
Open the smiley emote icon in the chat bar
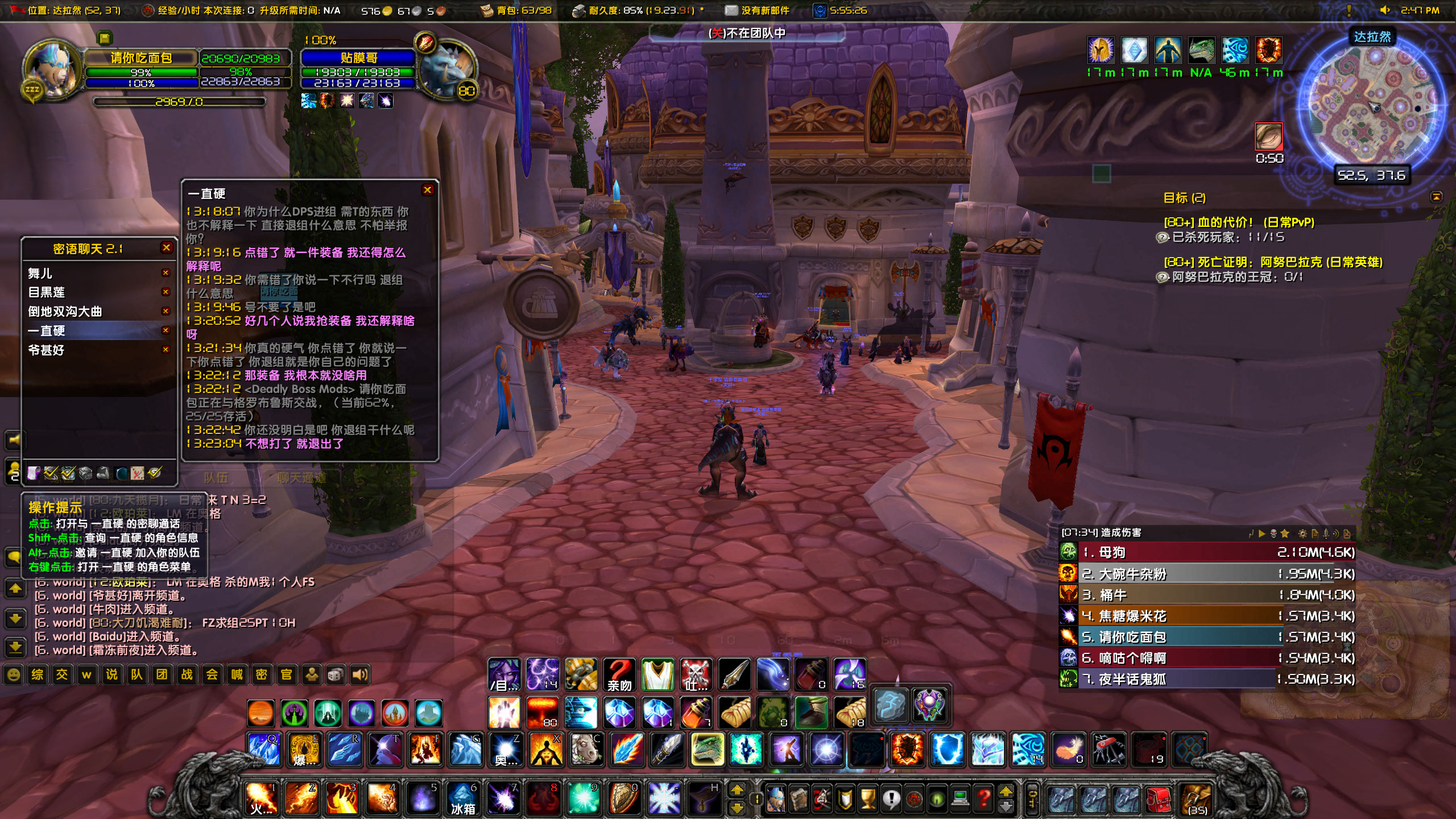pyautogui.click(x=14, y=675)
